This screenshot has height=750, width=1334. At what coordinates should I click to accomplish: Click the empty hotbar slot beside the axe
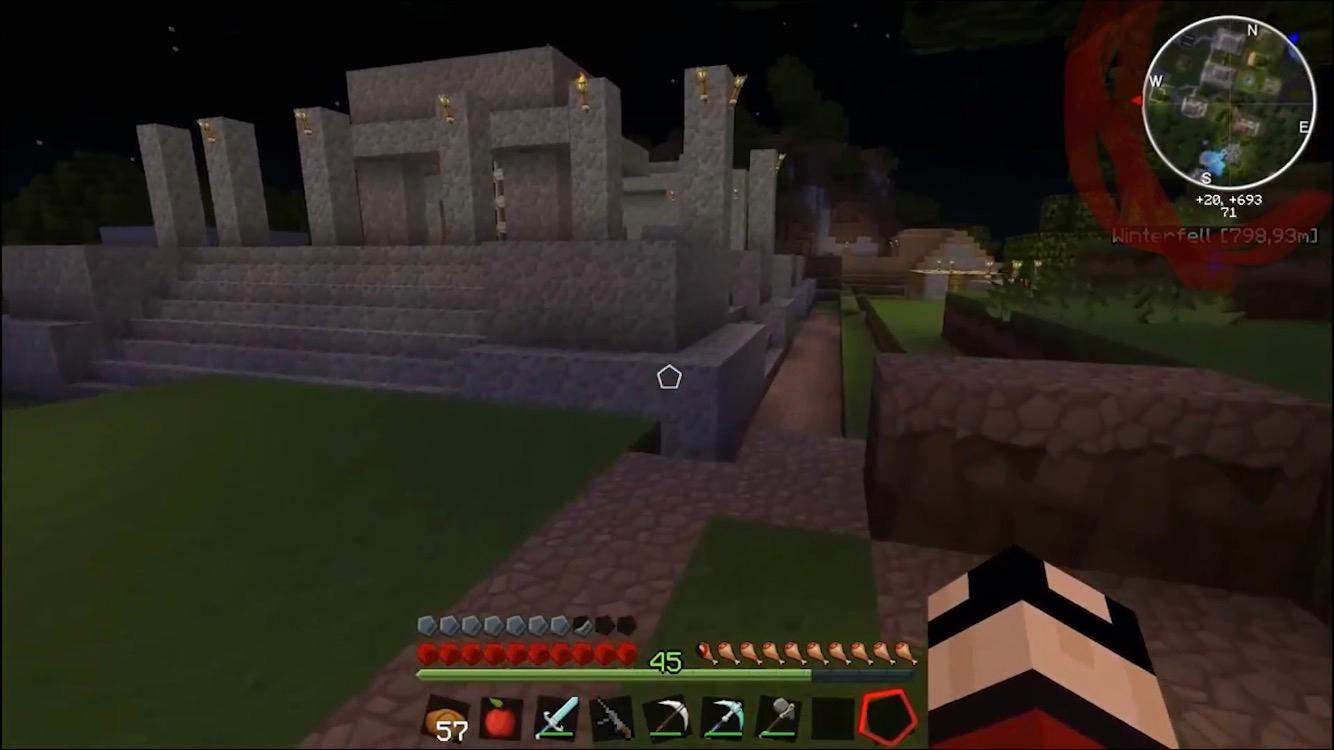pos(831,716)
